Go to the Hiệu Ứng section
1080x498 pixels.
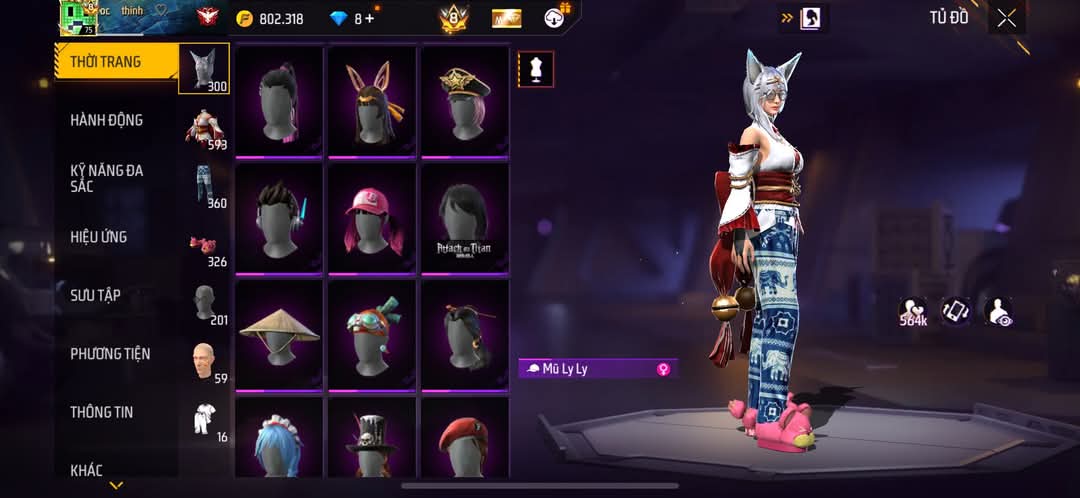pyautogui.click(x=98, y=237)
